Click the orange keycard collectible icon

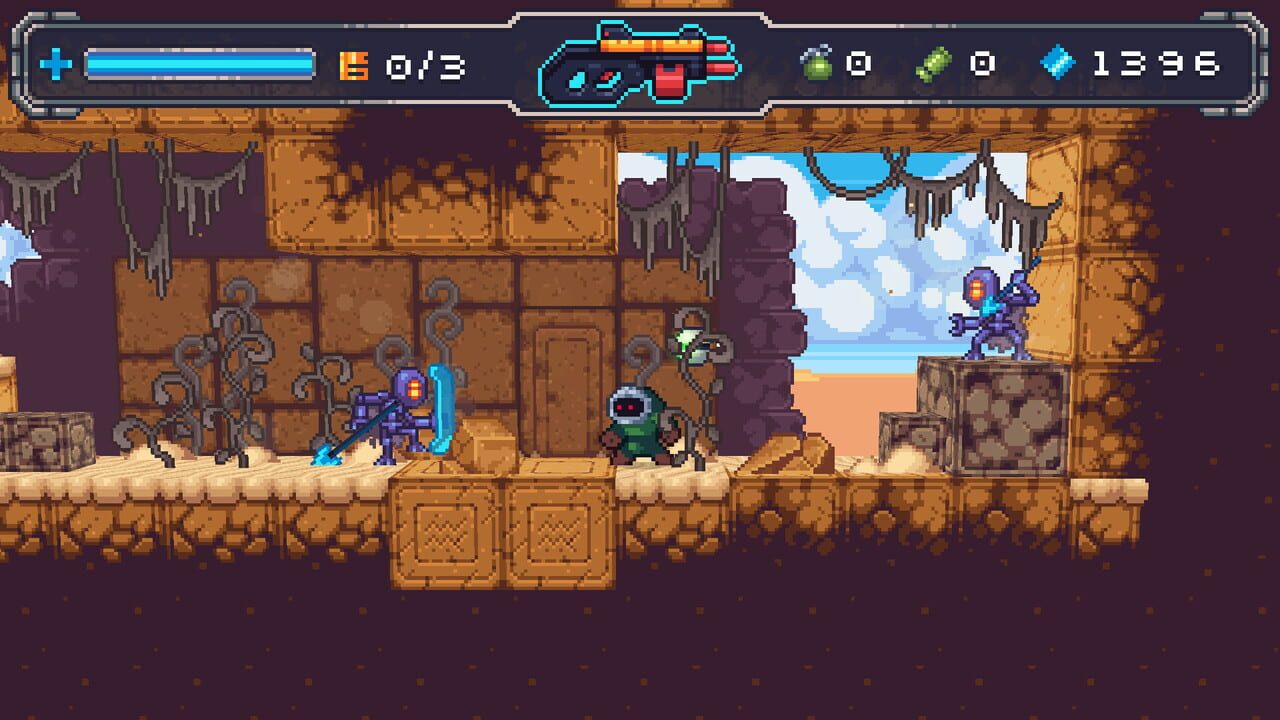tap(353, 66)
